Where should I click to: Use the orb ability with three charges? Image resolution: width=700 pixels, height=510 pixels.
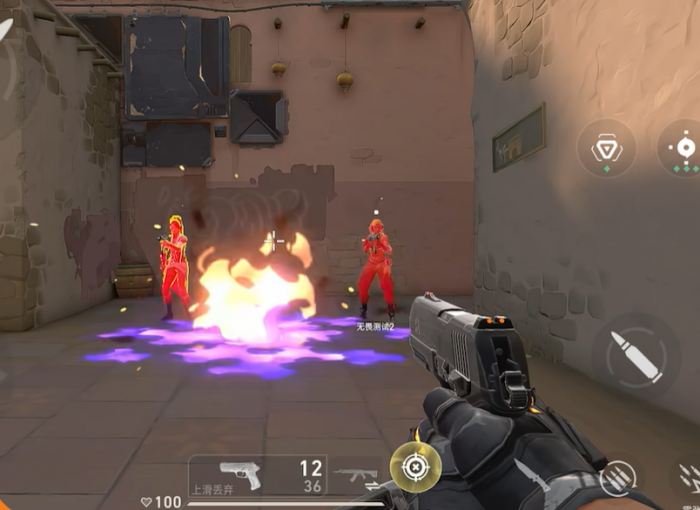click(x=683, y=148)
